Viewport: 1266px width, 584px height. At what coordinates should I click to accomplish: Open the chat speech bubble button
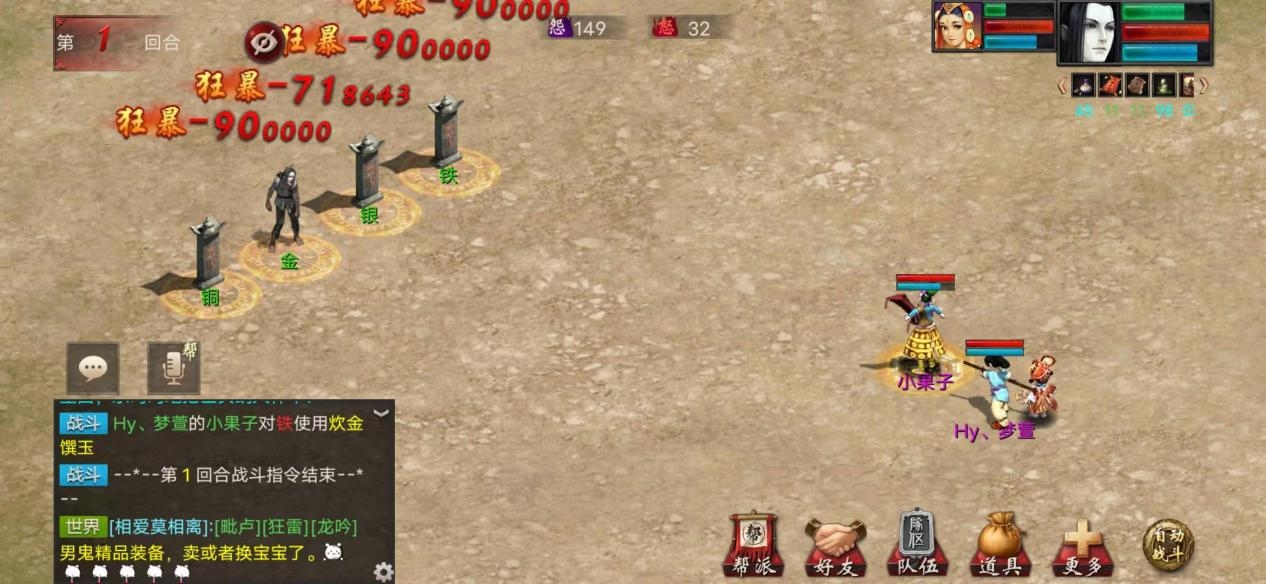[93, 368]
